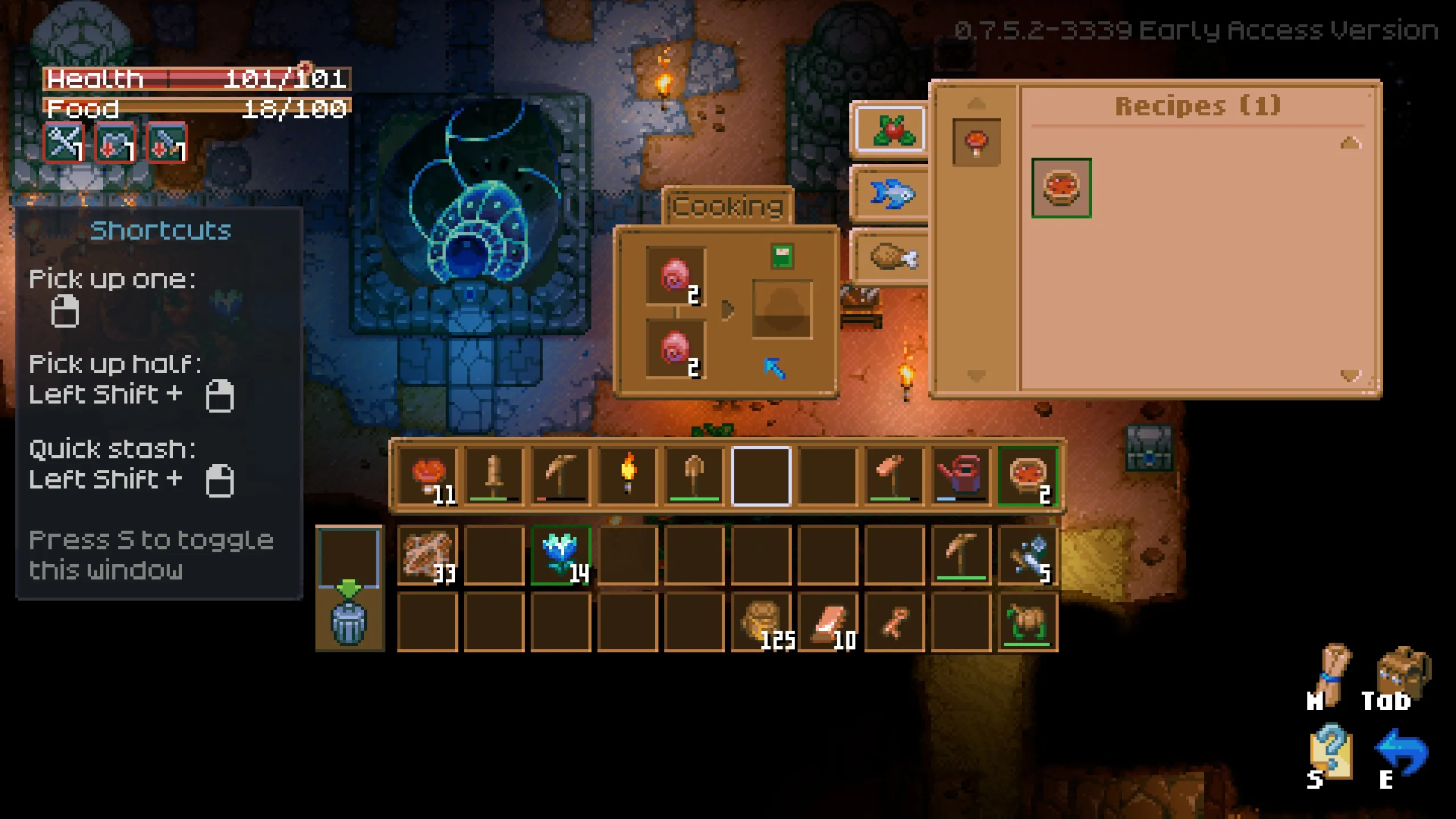The height and width of the screenshot is (819, 1456).
Task: Click the empty cooking output slot
Action: click(x=782, y=309)
